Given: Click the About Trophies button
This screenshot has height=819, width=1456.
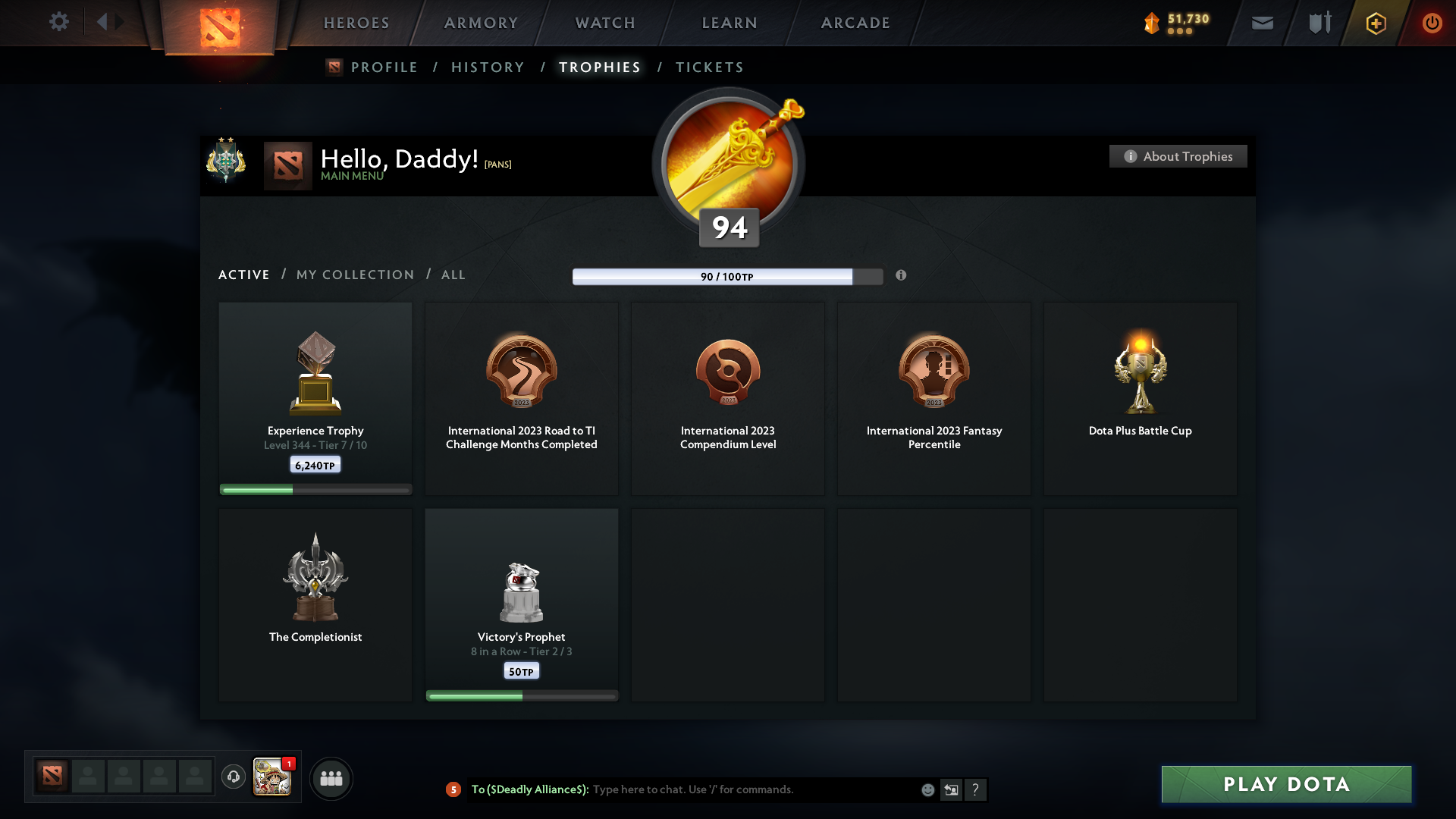Looking at the screenshot, I should click(1177, 156).
